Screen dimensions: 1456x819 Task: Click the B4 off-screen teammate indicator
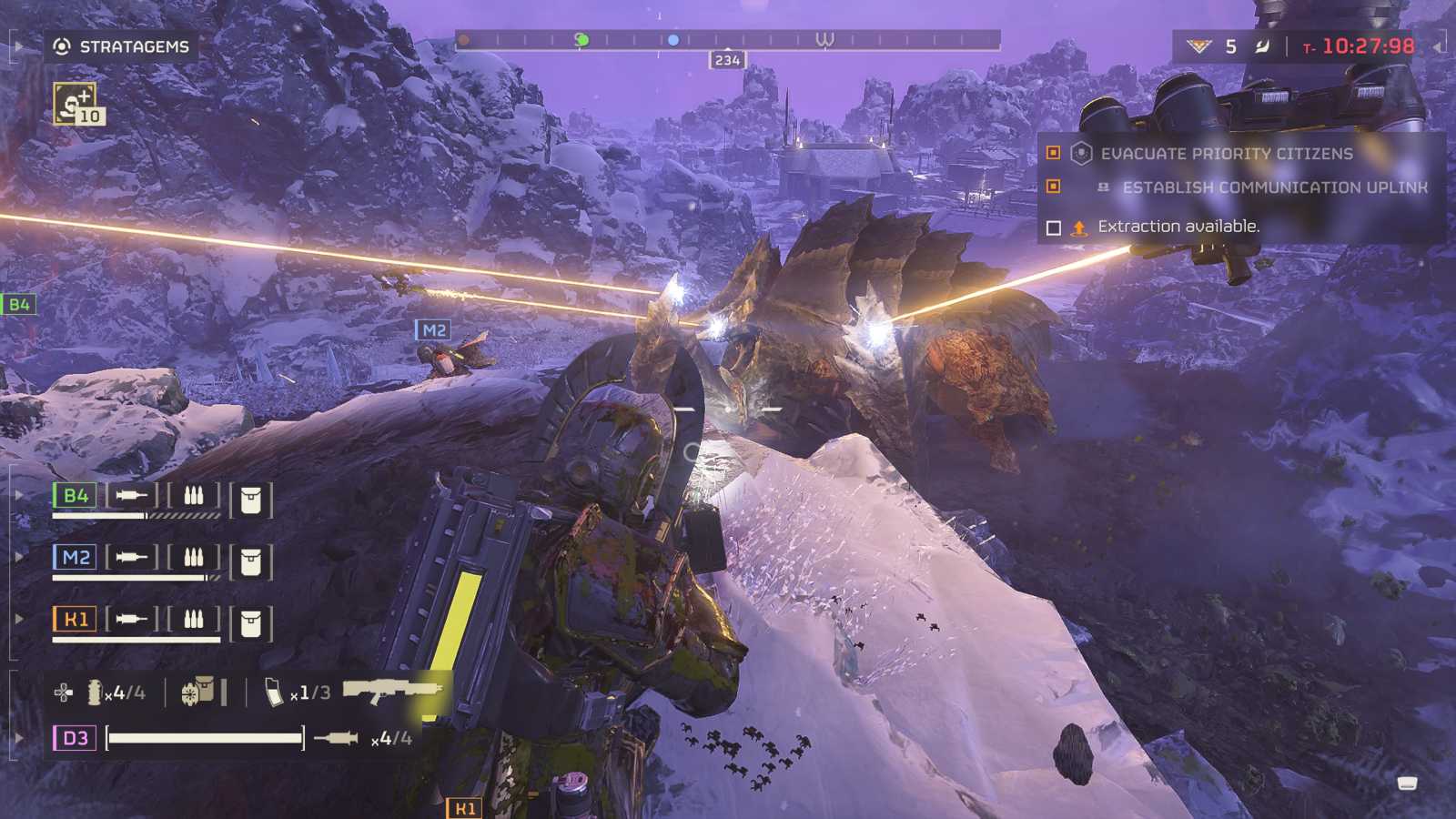[18, 305]
